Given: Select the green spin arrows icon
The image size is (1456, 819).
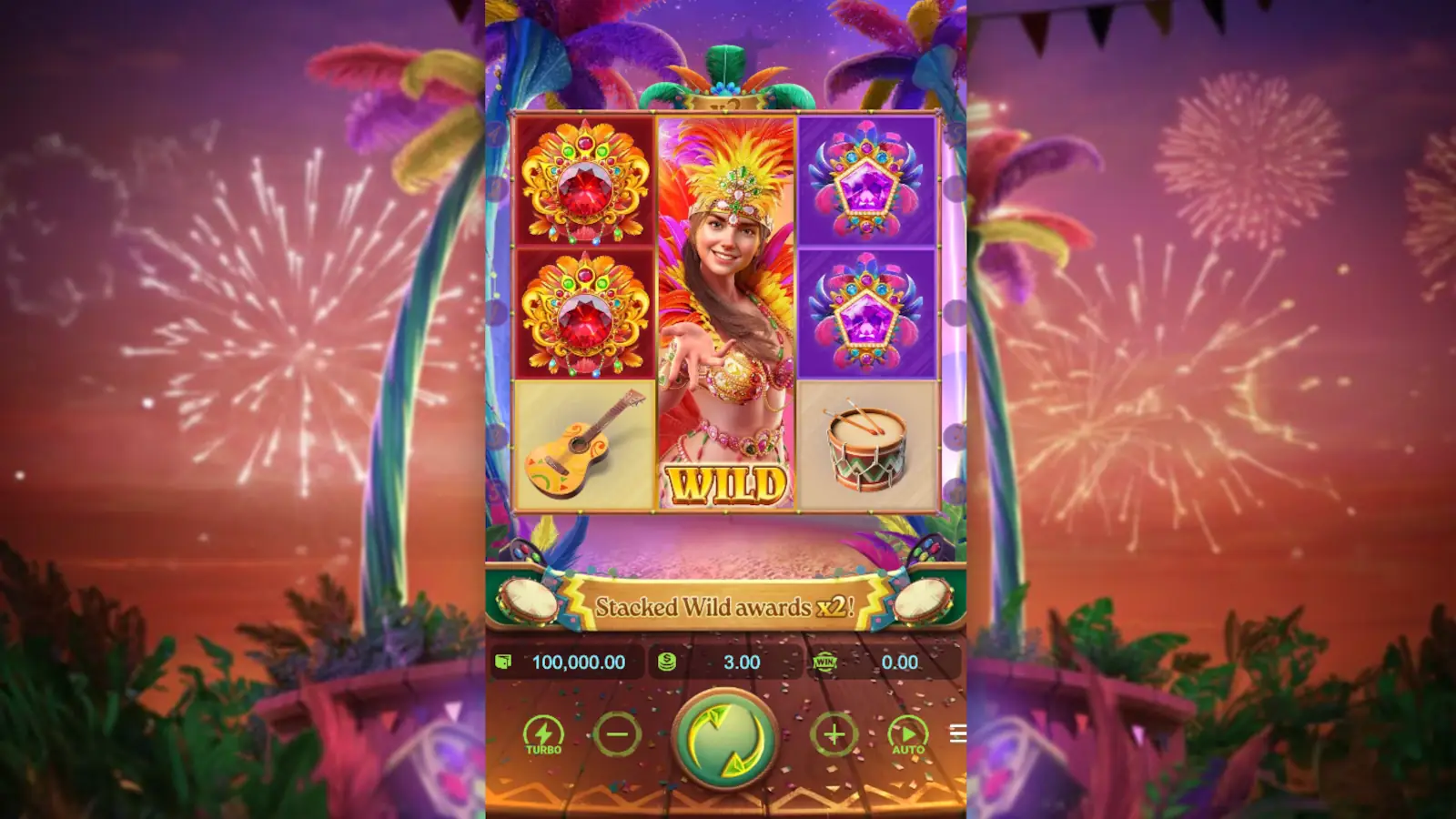Looking at the screenshot, I should click(x=728, y=739).
